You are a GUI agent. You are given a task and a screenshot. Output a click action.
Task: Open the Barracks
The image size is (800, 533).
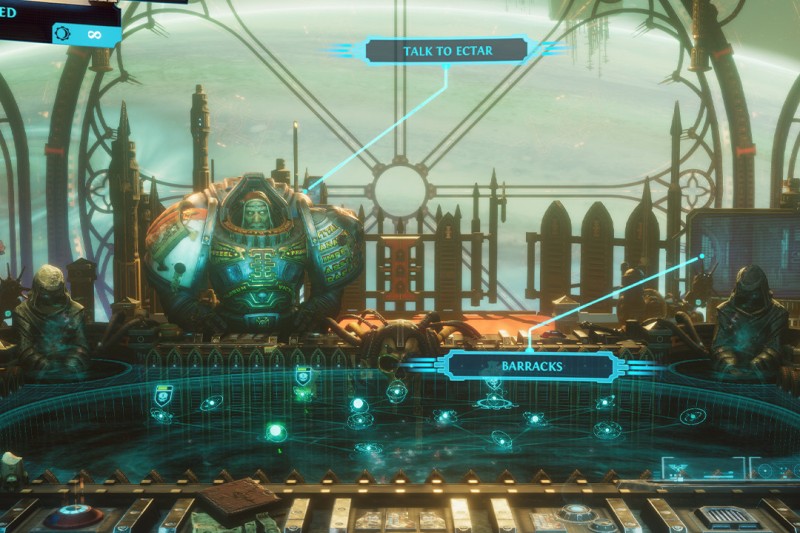531,366
